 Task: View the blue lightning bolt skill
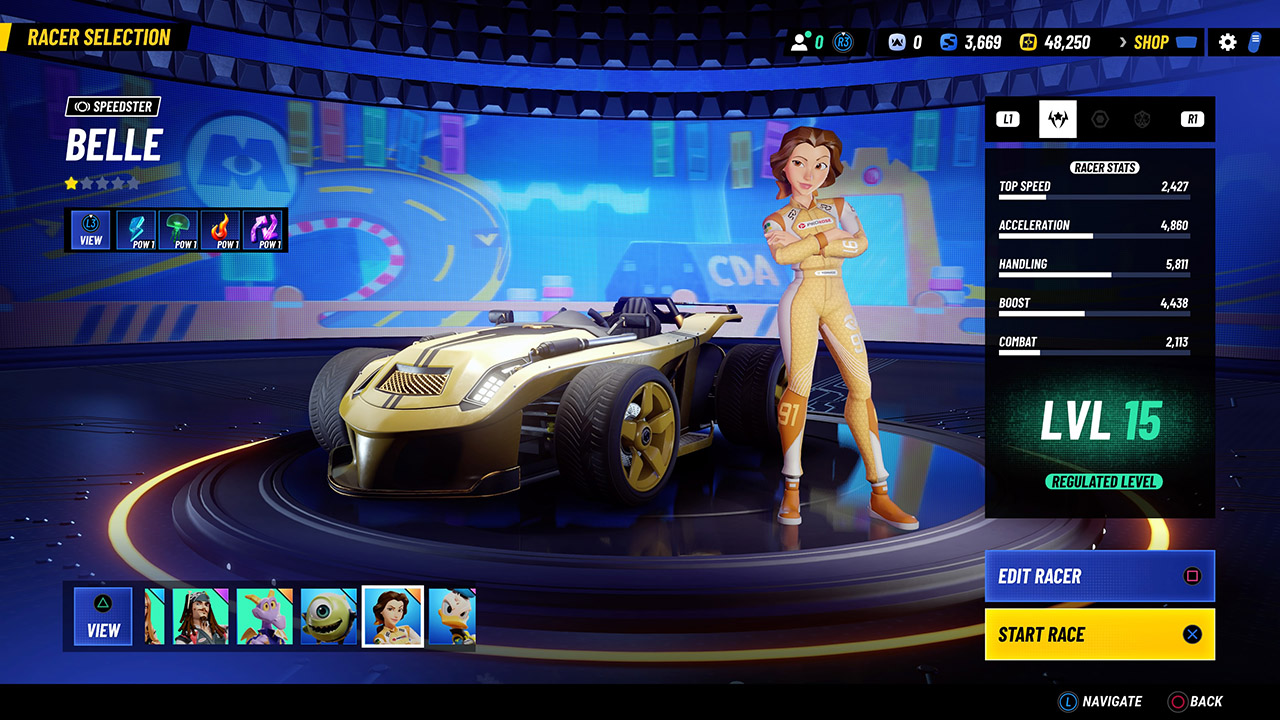(137, 229)
